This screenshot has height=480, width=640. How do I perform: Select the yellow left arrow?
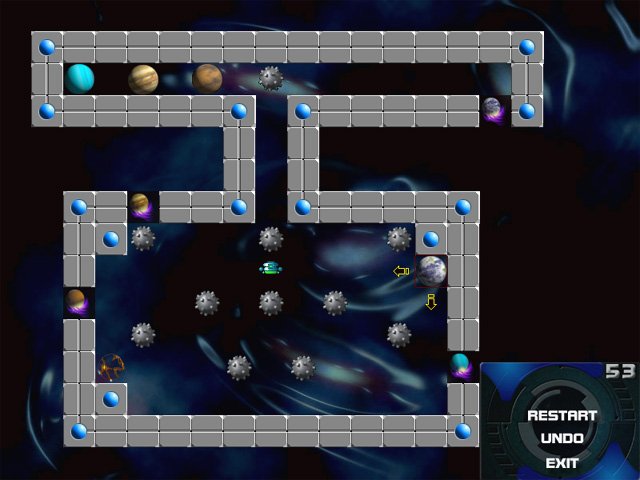[x=401, y=271]
